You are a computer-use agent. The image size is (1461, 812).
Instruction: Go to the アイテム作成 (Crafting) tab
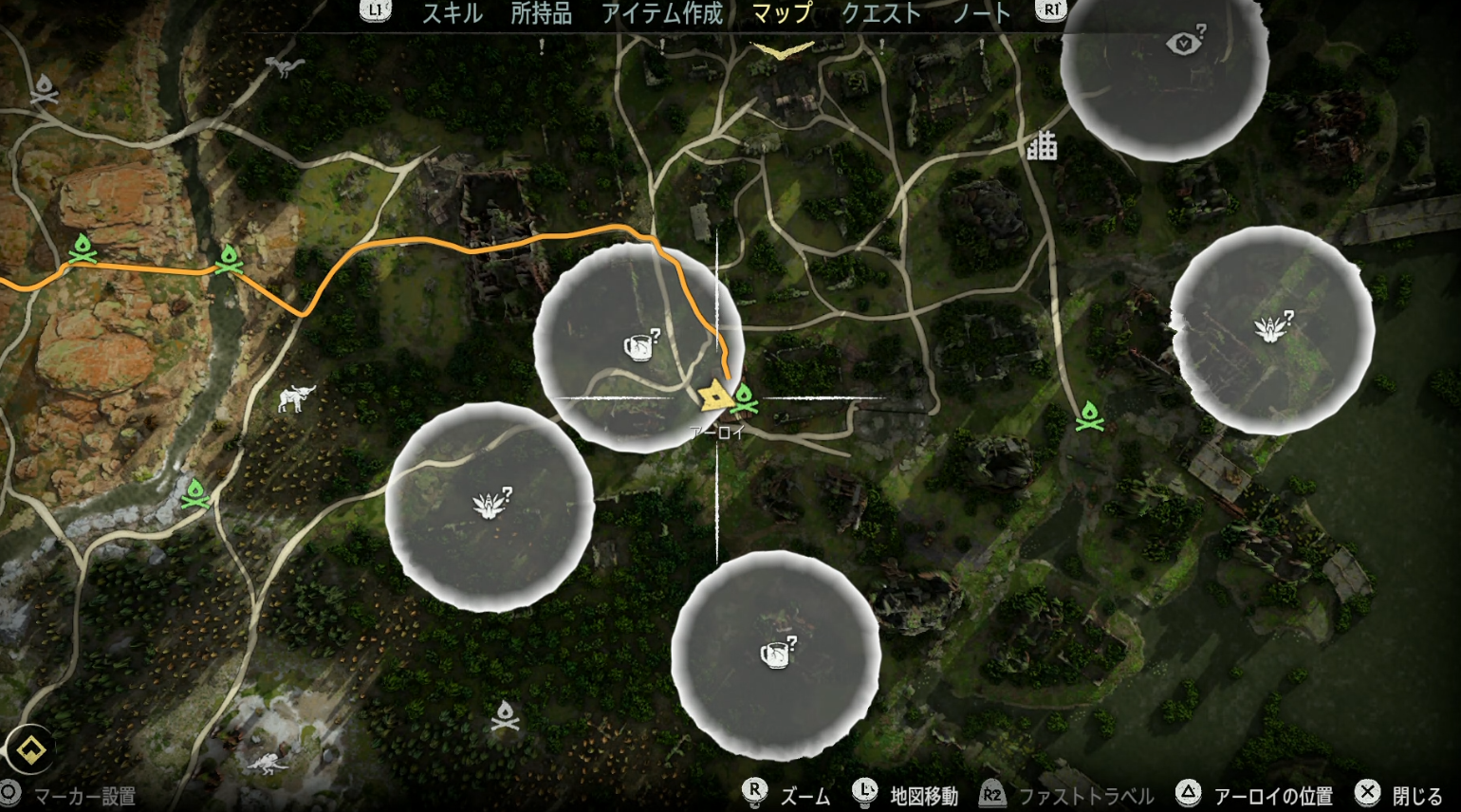[662, 13]
